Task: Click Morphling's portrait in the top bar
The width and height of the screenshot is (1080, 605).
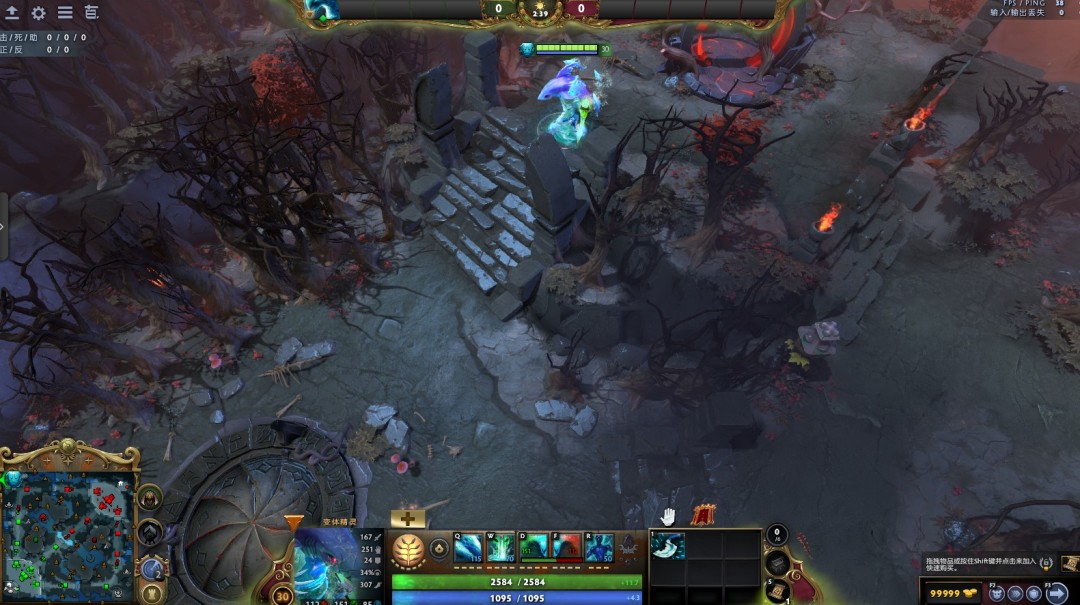Action: pos(323,10)
